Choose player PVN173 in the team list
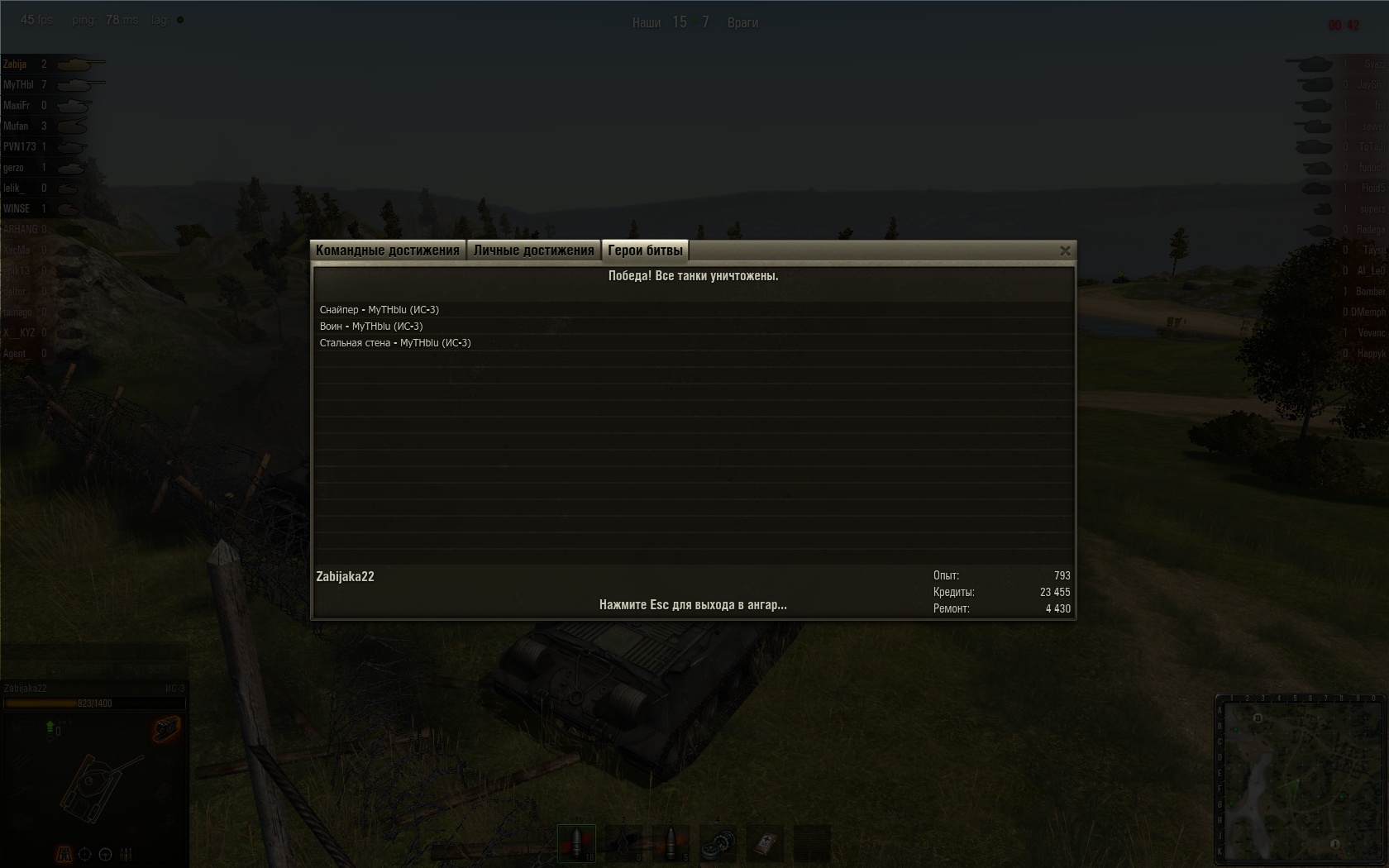The width and height of the screenshot is (1389, 868). pos(19,147)
